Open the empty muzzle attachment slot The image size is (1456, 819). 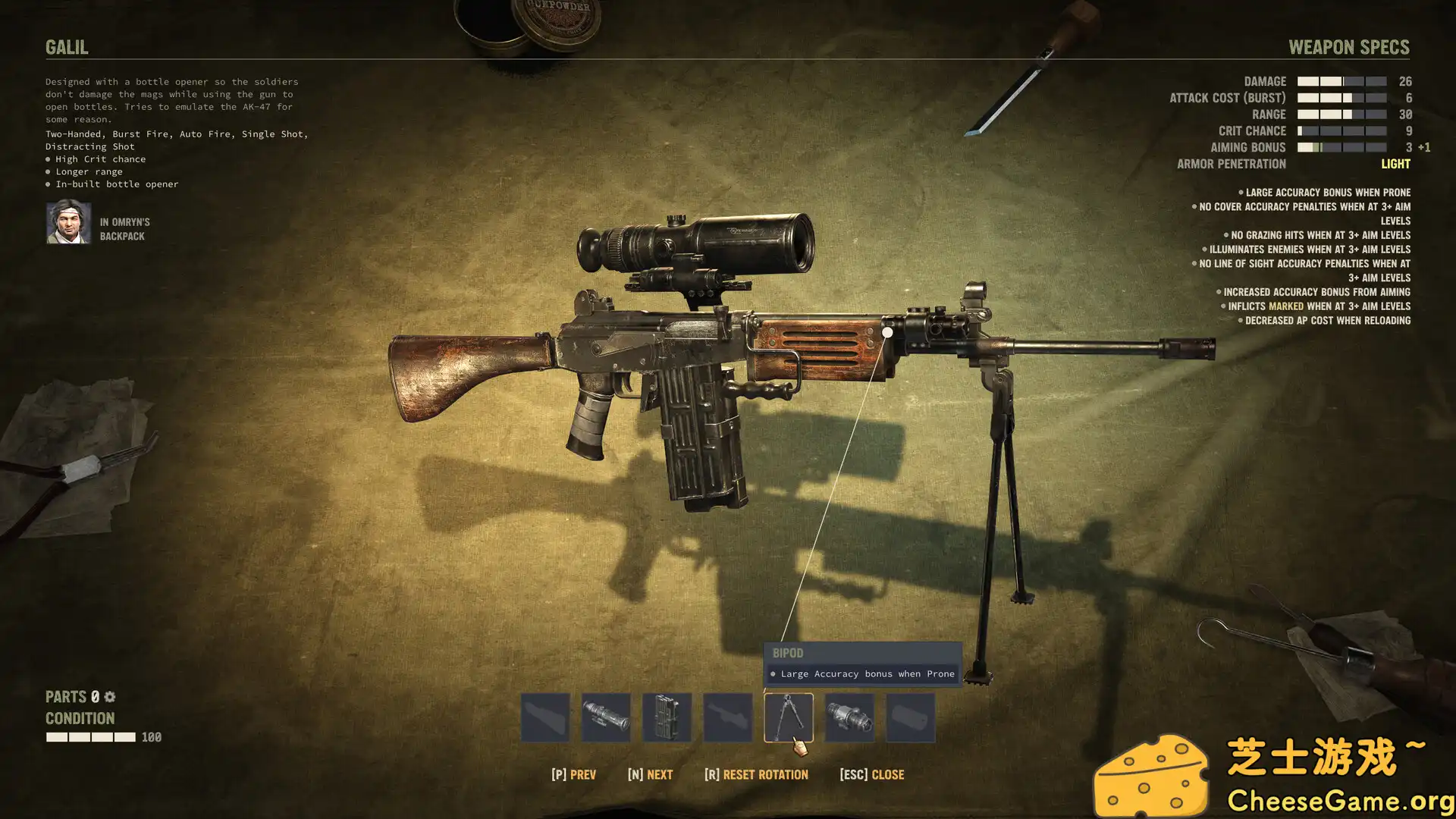(910, 717)
